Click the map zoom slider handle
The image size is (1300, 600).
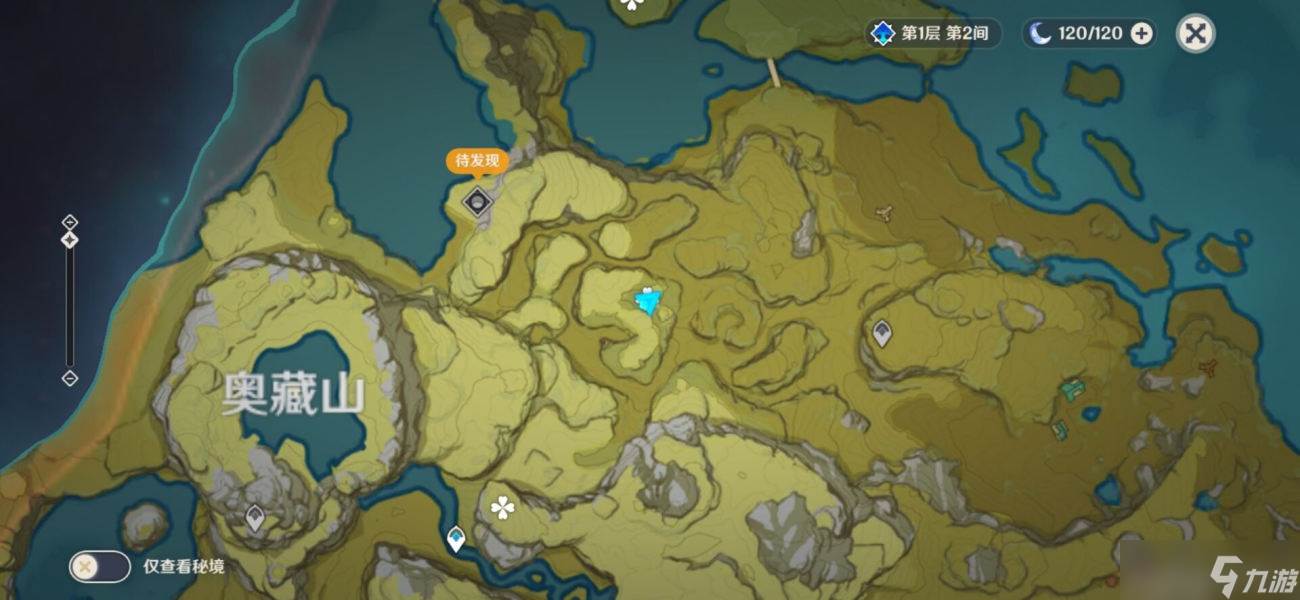pyautogui.click(x=70, y=240)
